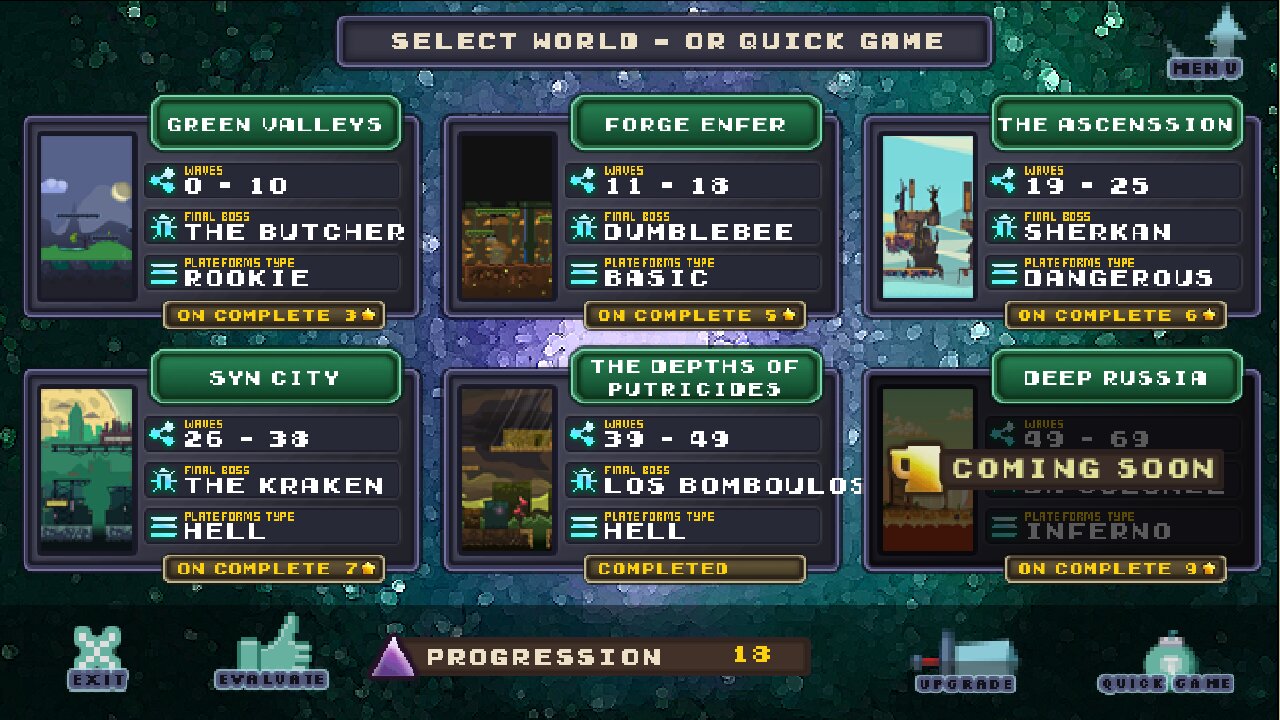
Task: Select the Syn City world
Action: 275,377
